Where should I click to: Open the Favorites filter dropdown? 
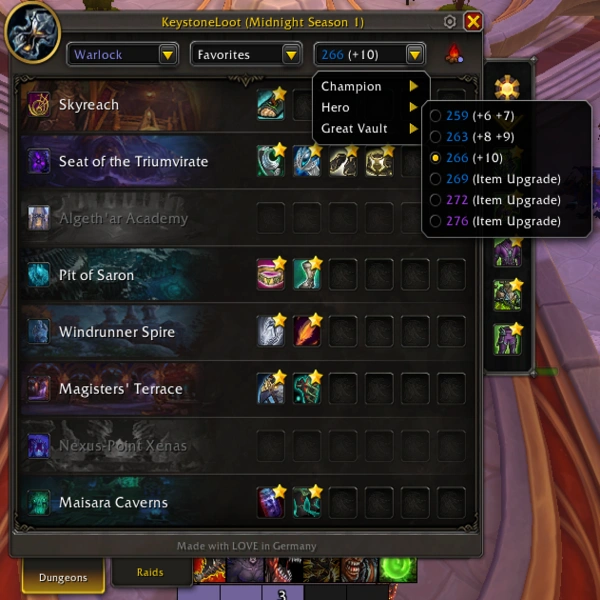[246, 54]
